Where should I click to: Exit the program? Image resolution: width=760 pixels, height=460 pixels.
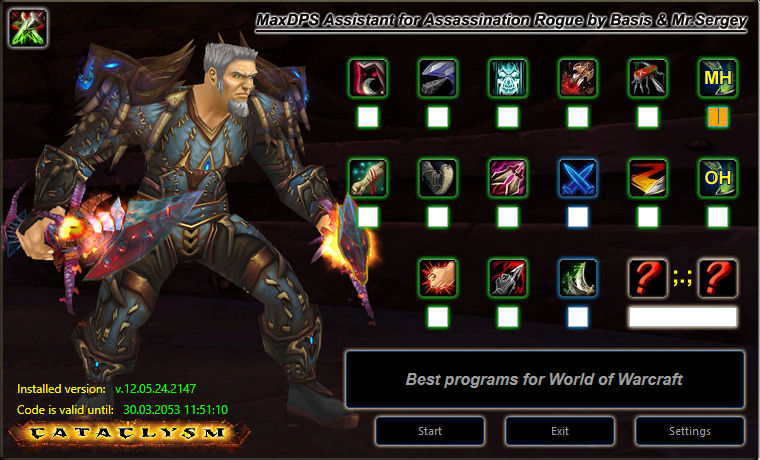[x=560, y=431]
